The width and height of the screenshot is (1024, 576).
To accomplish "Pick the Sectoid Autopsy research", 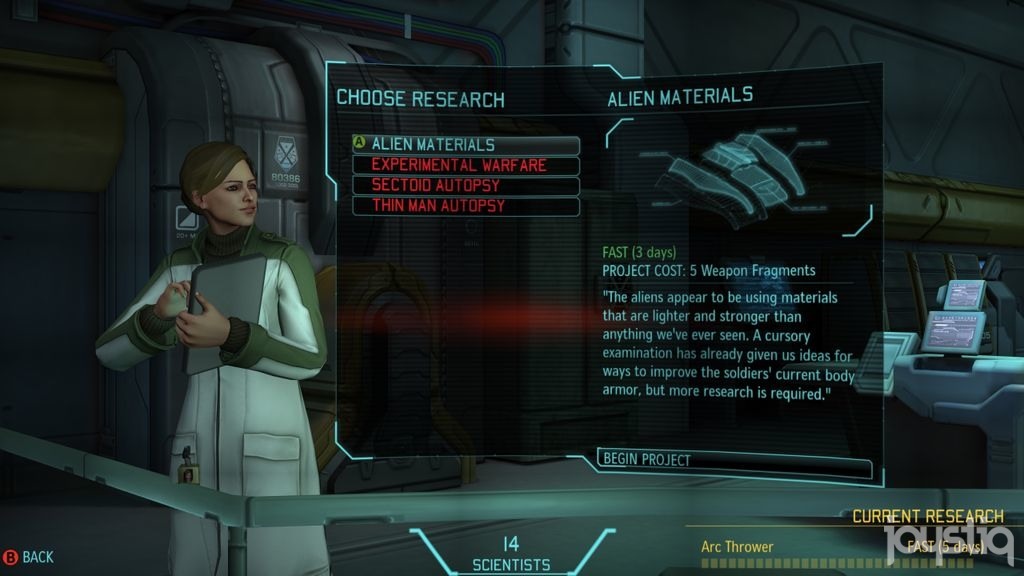I will click(466, 186).
